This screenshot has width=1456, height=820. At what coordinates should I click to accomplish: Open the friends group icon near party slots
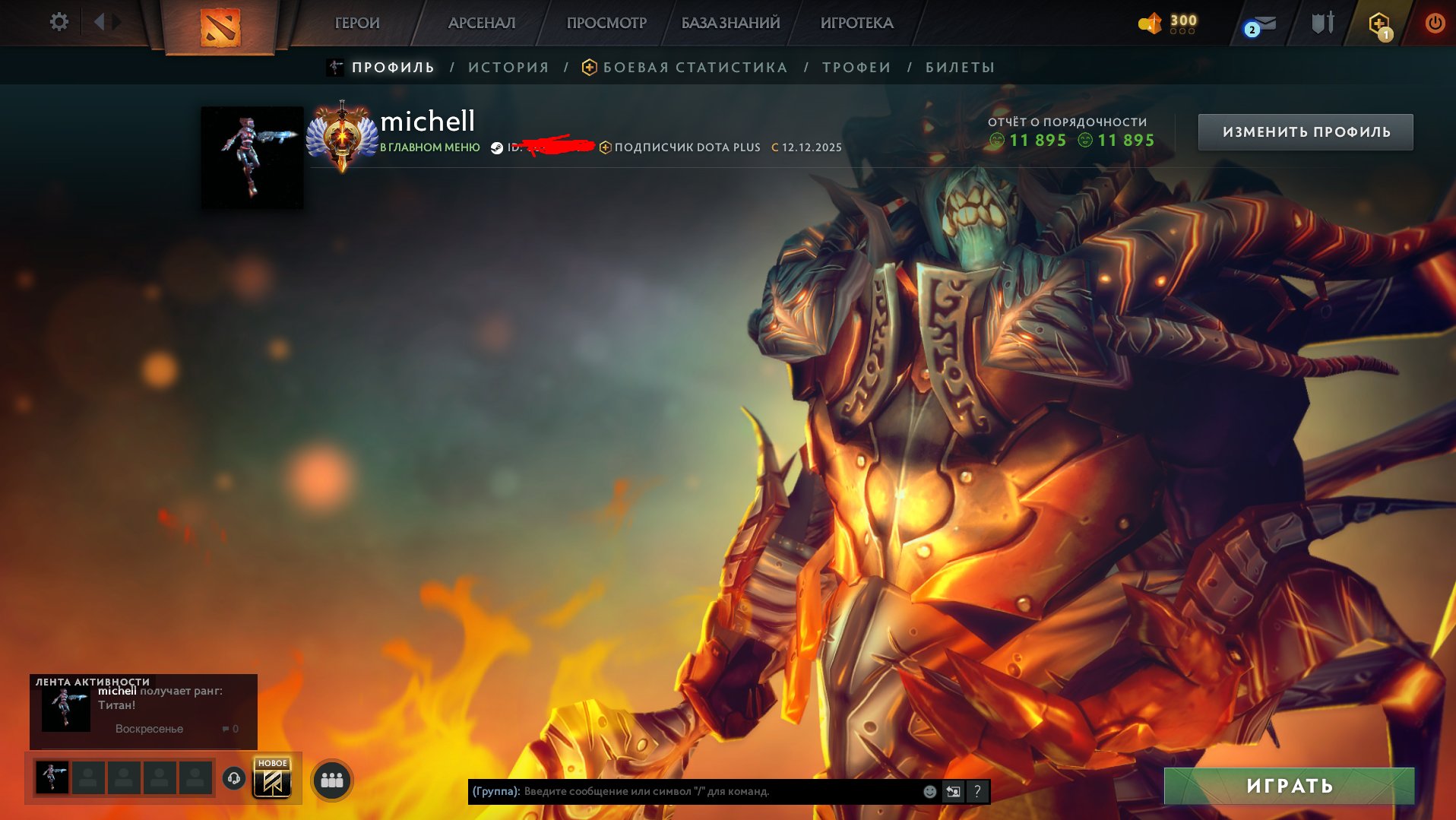click(331, 780)
